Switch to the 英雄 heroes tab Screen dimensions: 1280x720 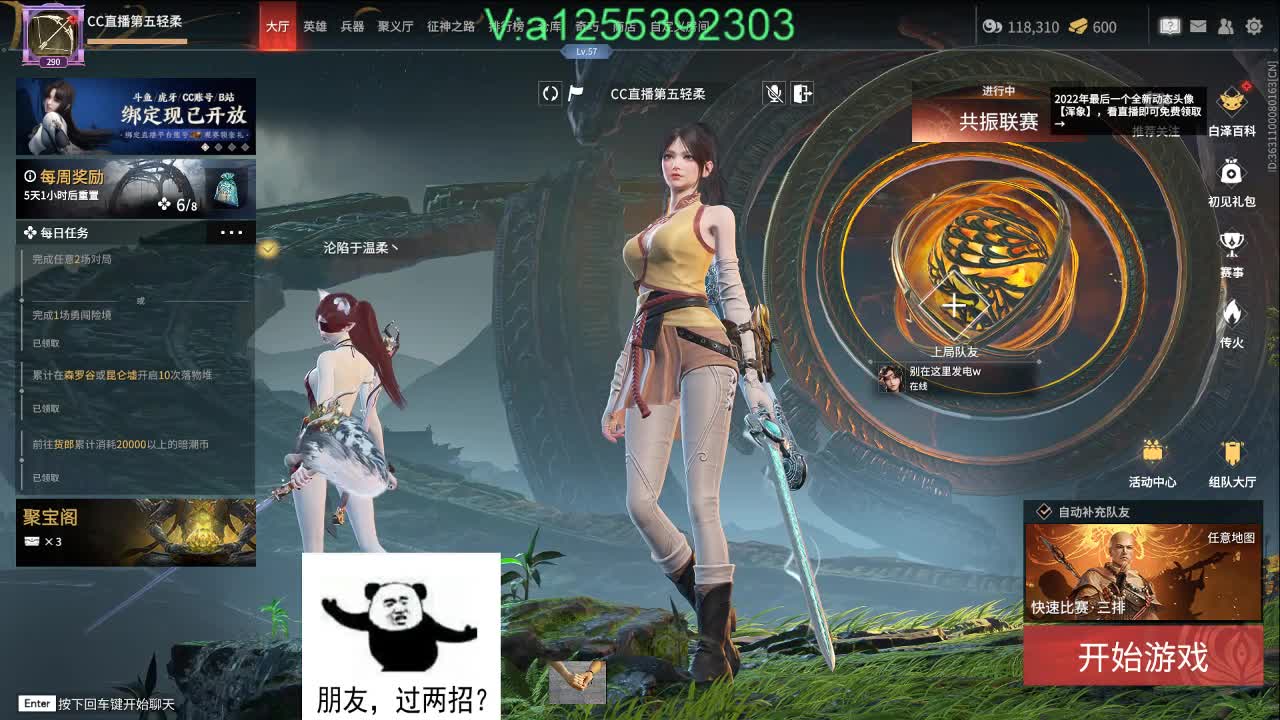[315, 28]
